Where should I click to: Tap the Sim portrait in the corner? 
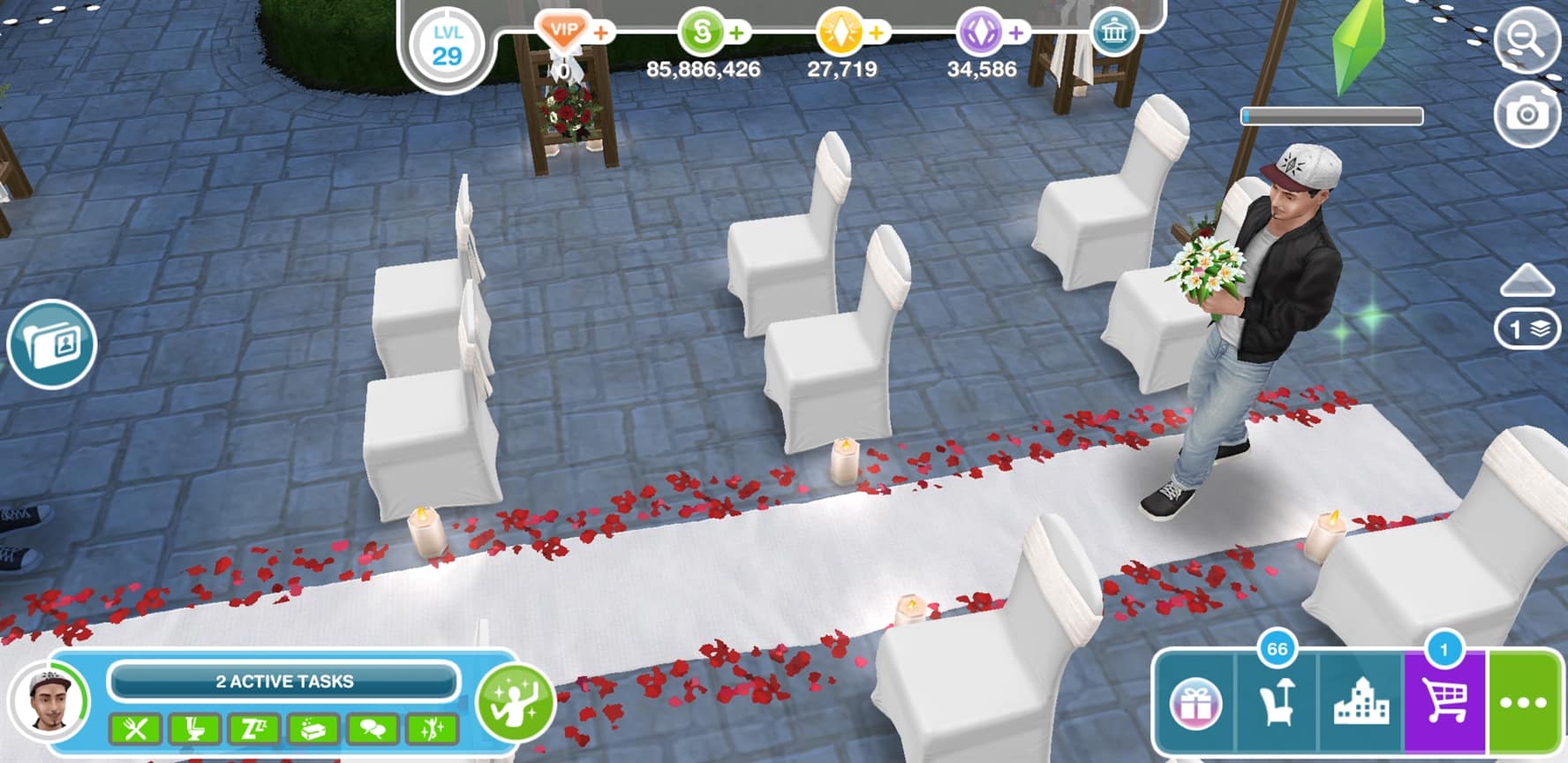[49, 701]
